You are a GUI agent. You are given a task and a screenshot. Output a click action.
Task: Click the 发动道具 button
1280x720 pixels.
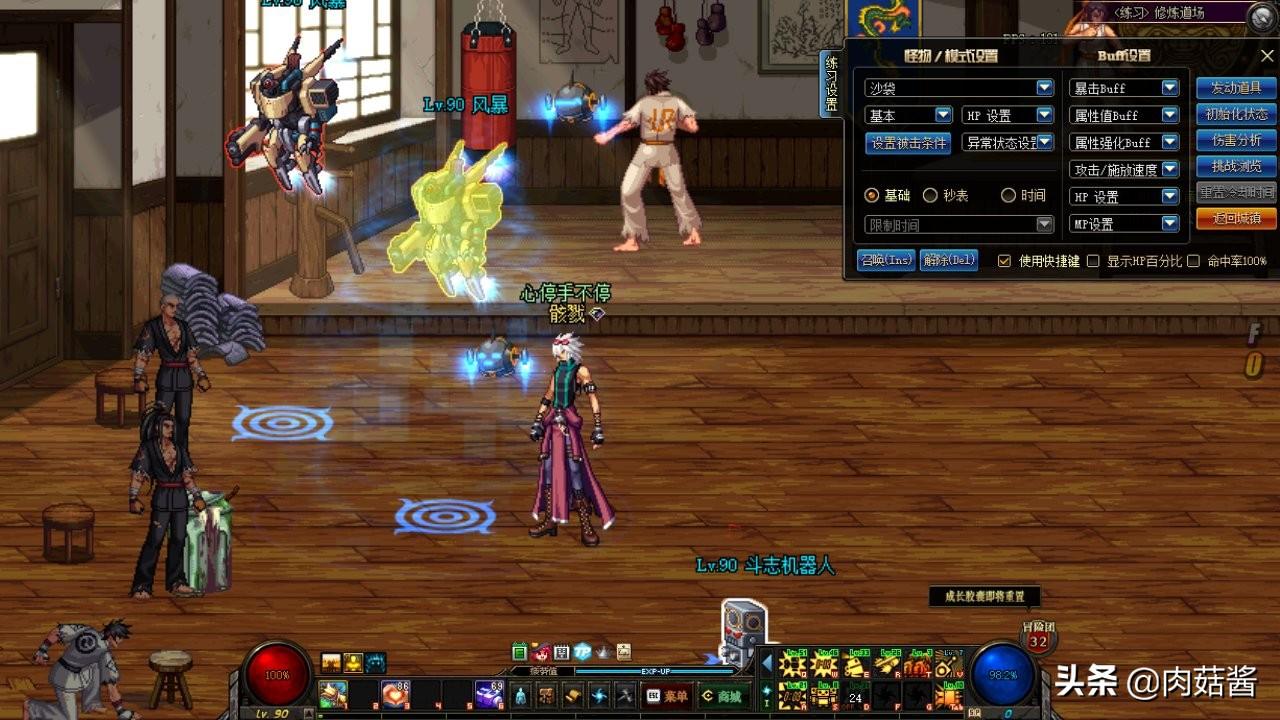pos(1236,88)
